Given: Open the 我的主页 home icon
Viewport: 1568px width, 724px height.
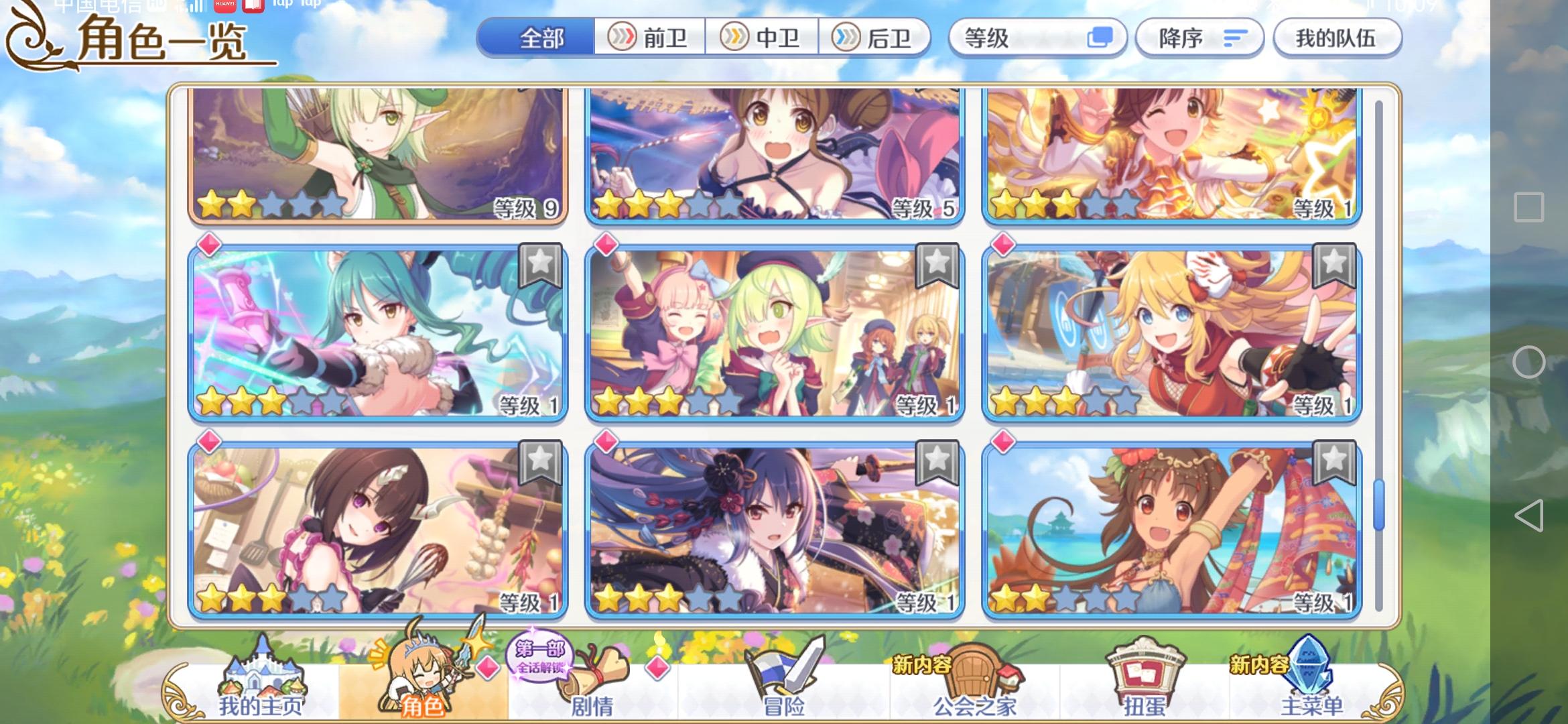Looking at the screenshot, I should tap(263, 670).
